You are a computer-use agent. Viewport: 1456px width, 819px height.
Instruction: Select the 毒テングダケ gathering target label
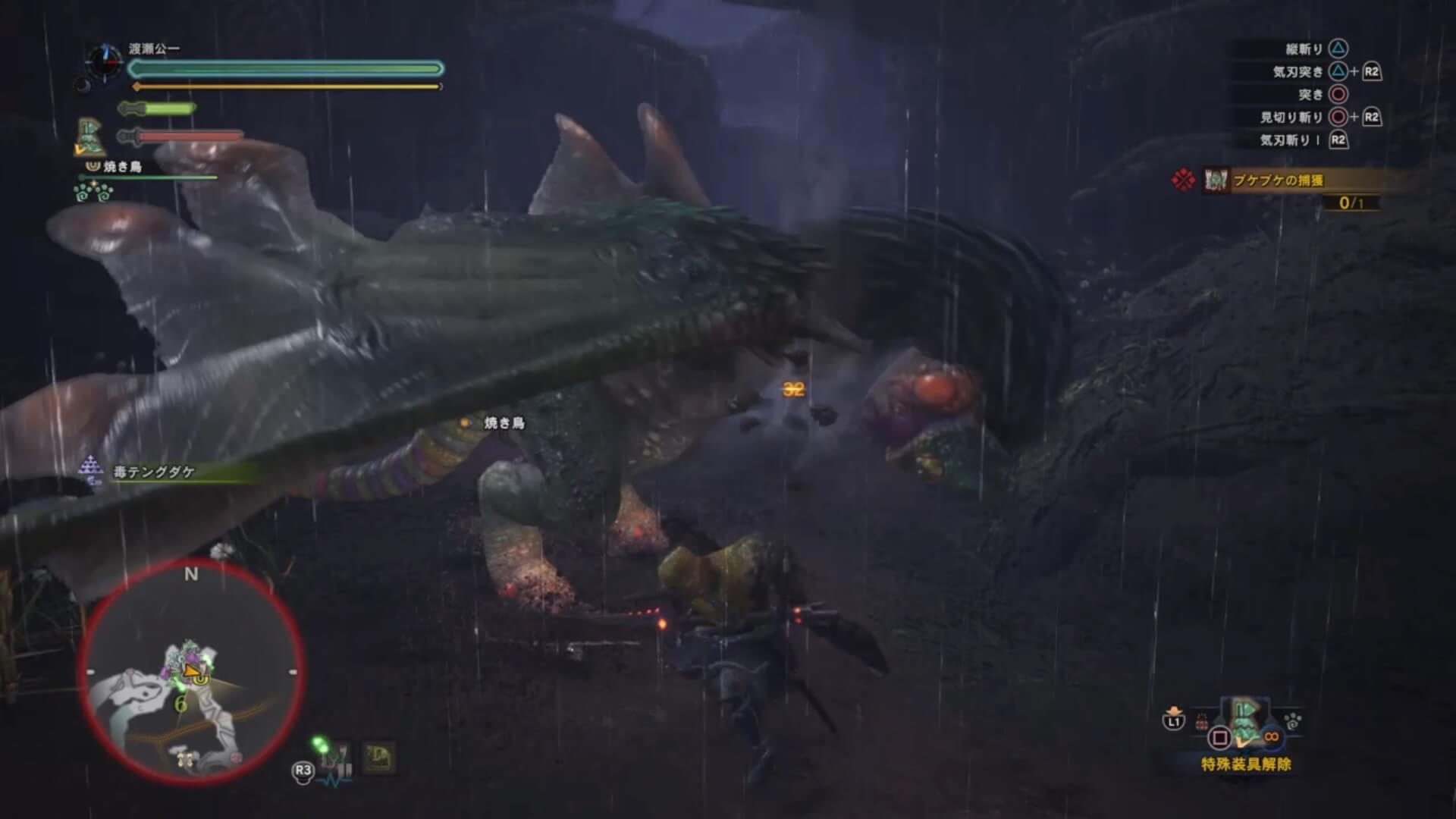click(154, 472)
